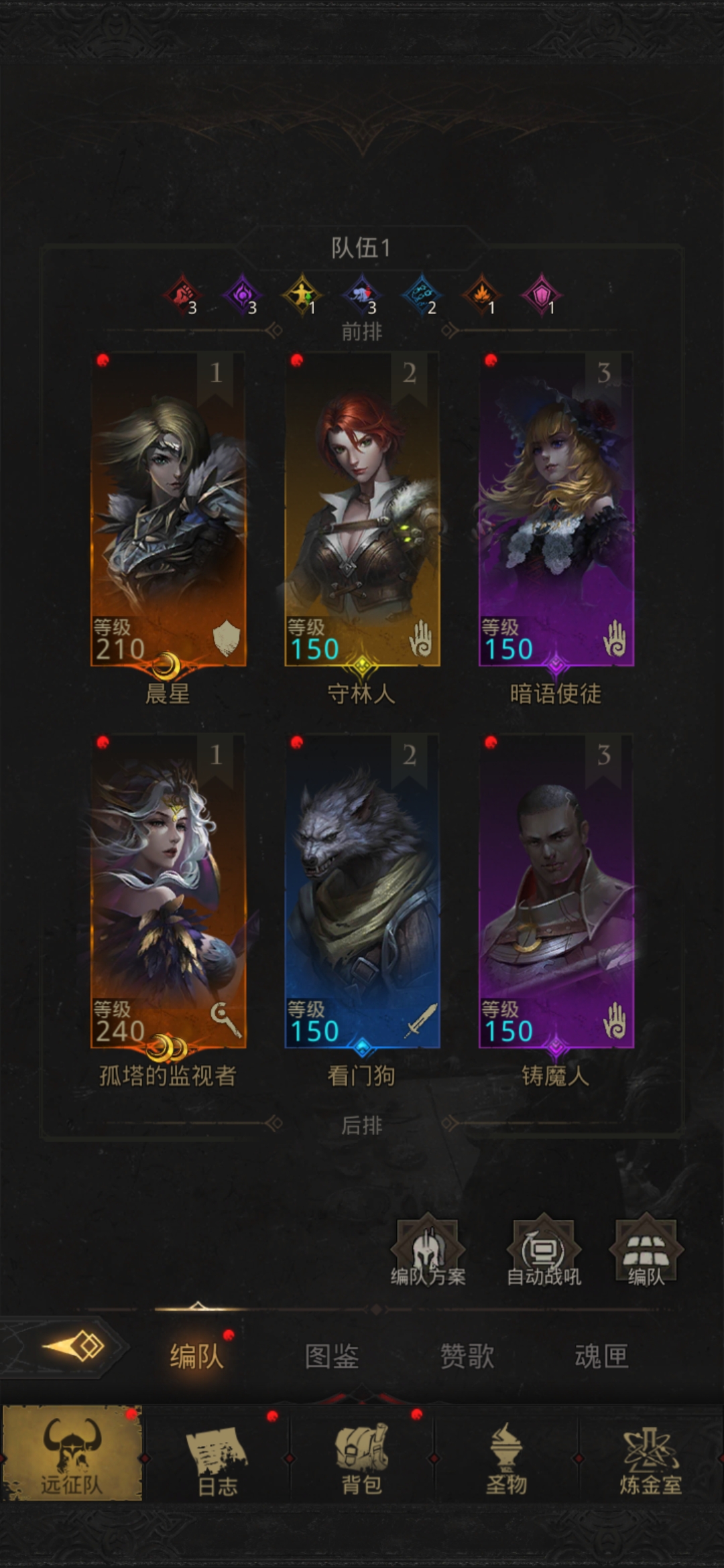The height and width of the screenshot is (1568, 724).
Task: Open the 铸魔人 hero card
Action: 556,891
